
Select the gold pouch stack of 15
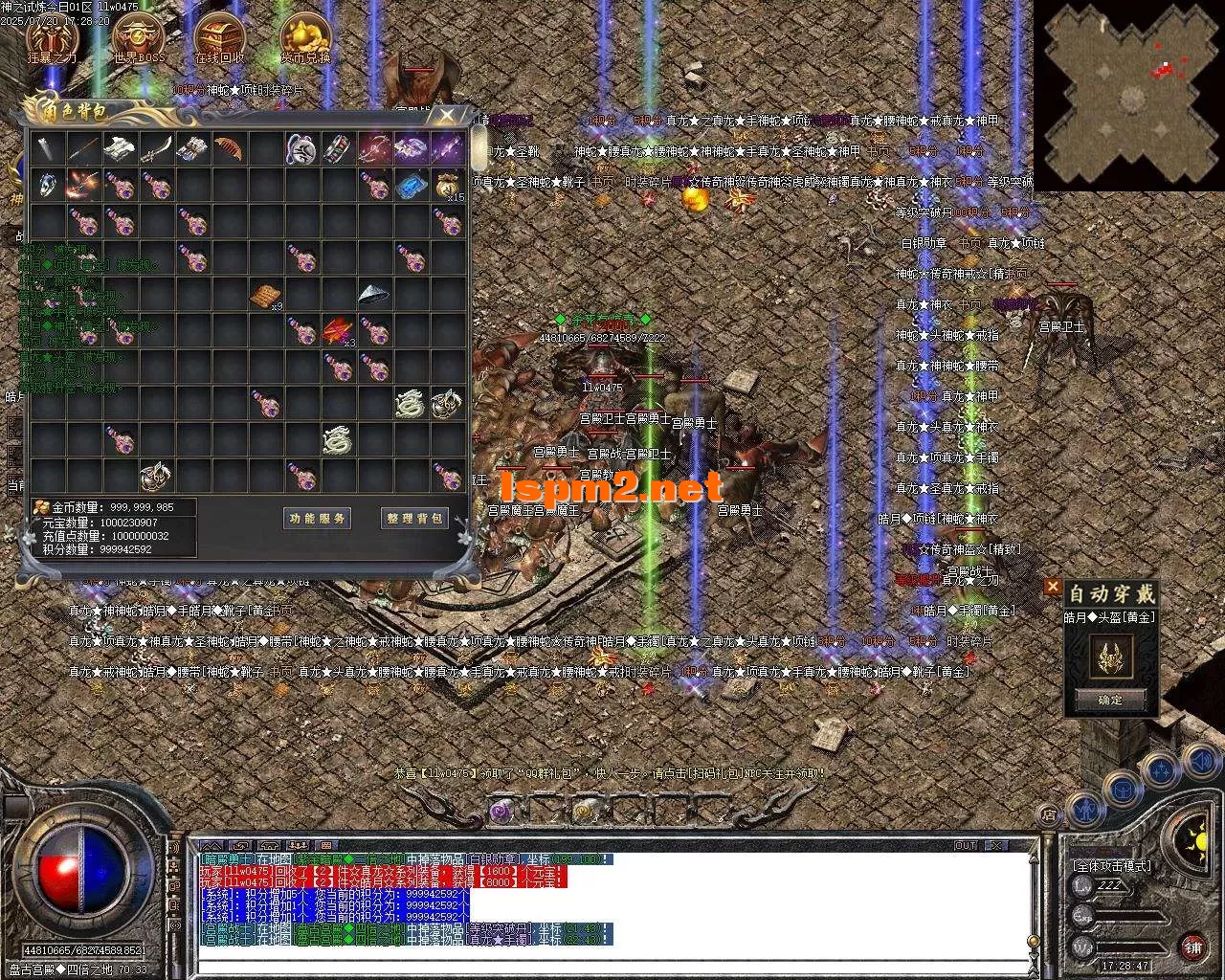(x=447, y=186)
